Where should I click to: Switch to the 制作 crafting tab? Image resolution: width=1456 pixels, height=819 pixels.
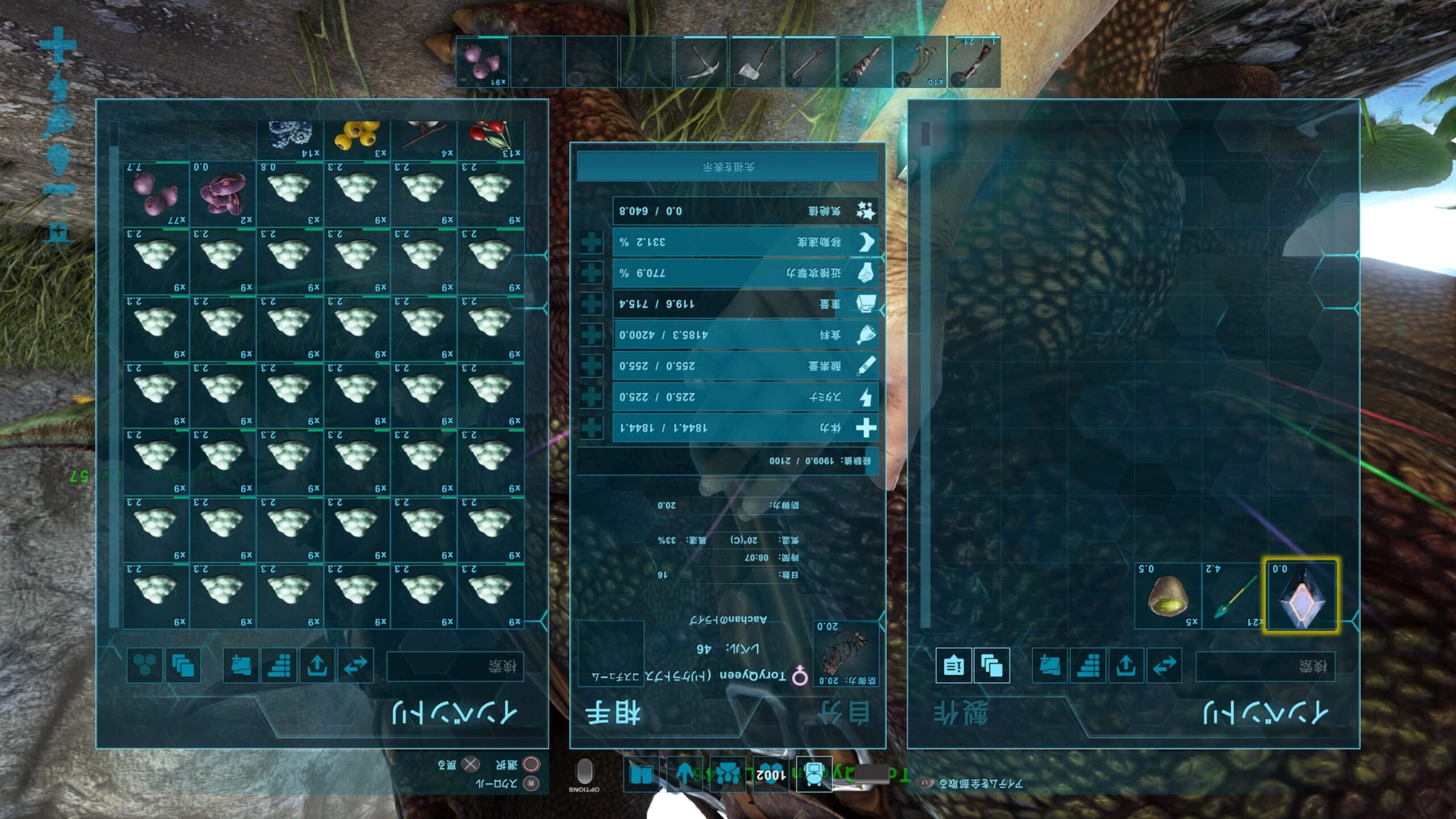pos(961,713)
